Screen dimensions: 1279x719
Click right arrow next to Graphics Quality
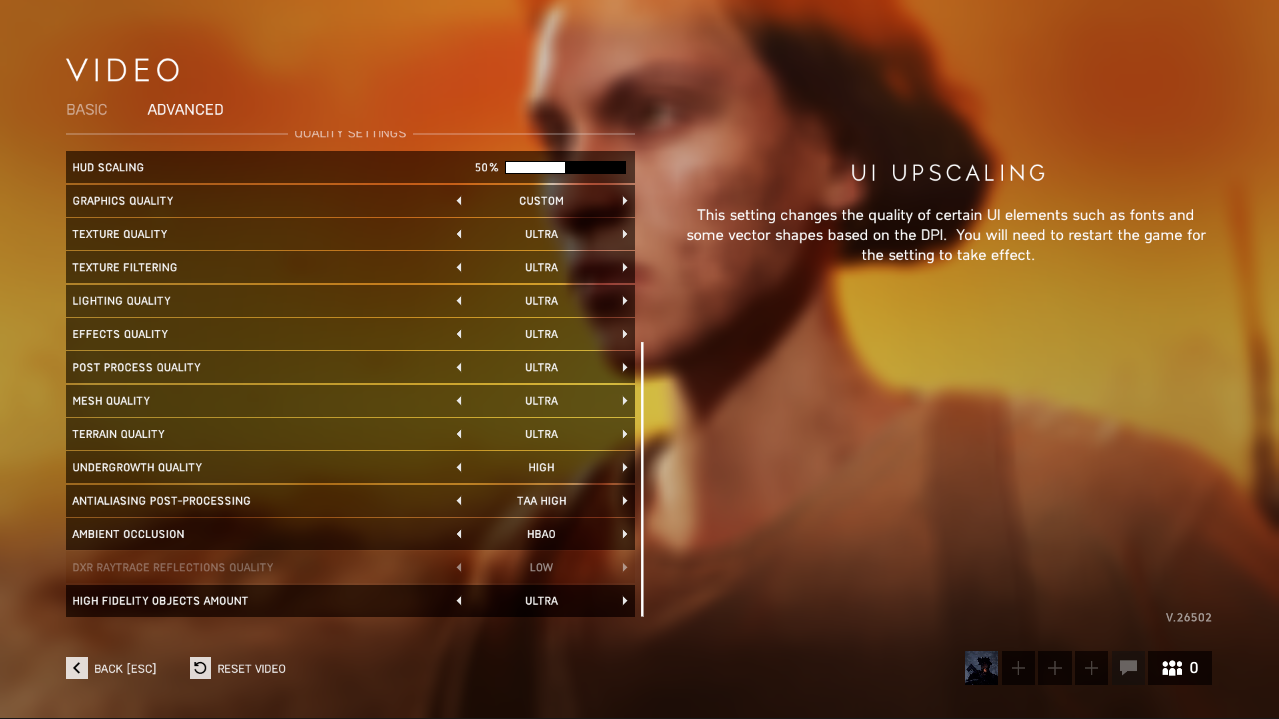click(625, 201)
